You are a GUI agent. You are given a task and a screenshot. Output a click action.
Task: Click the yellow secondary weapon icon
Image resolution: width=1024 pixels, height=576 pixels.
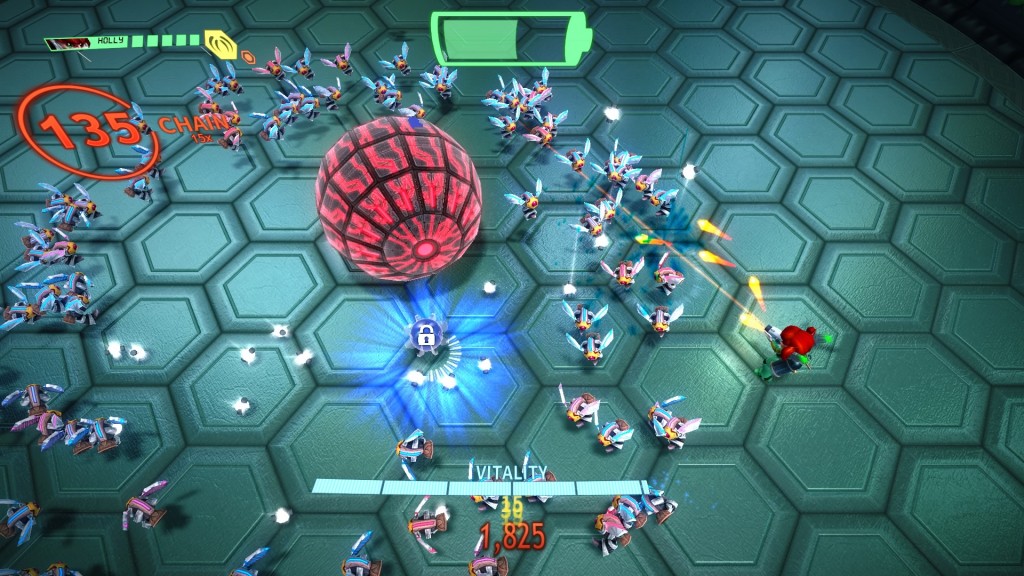[x=219, y=43]
